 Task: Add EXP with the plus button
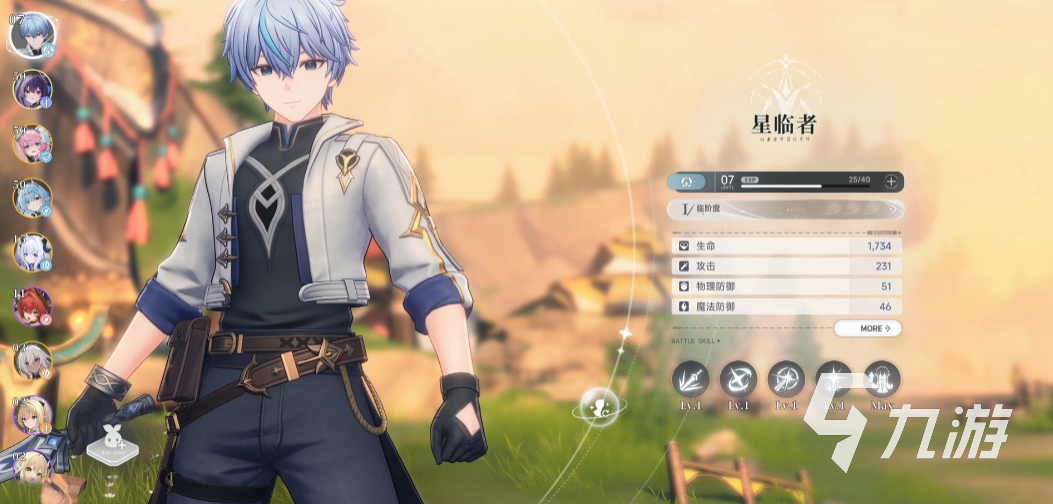(x=890, y=182)
